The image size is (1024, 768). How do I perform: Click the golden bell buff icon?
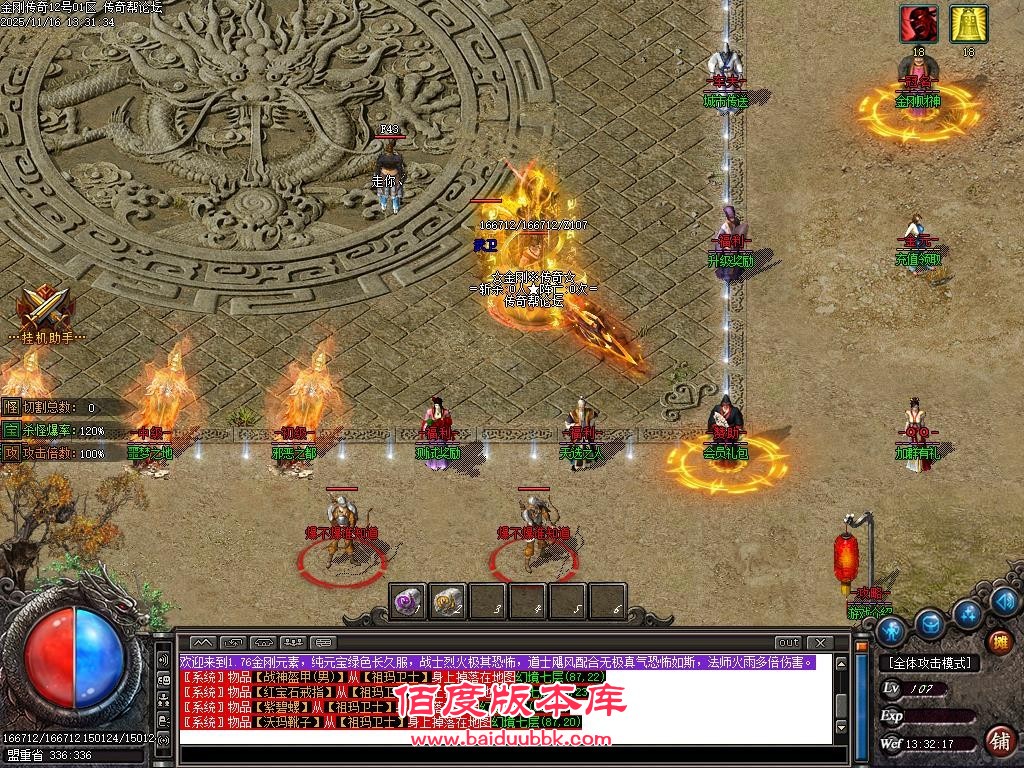tap(968, 24)
